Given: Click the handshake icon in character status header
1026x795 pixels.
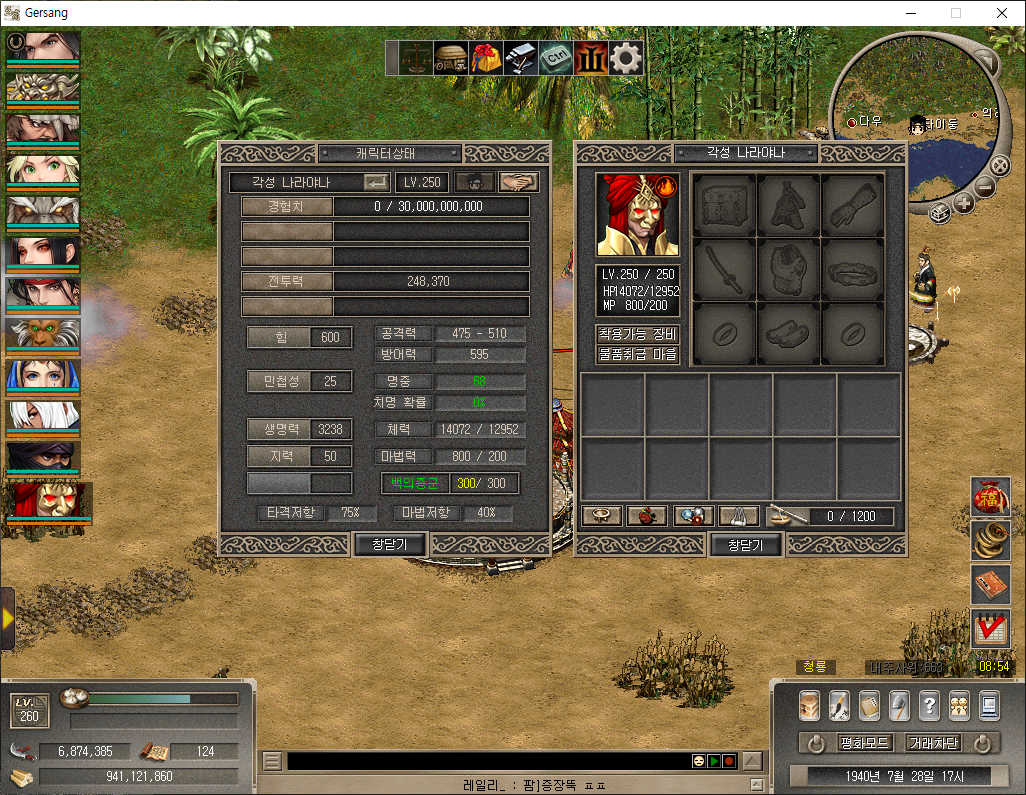Looking at the screenshot, I should pos(519,182).
